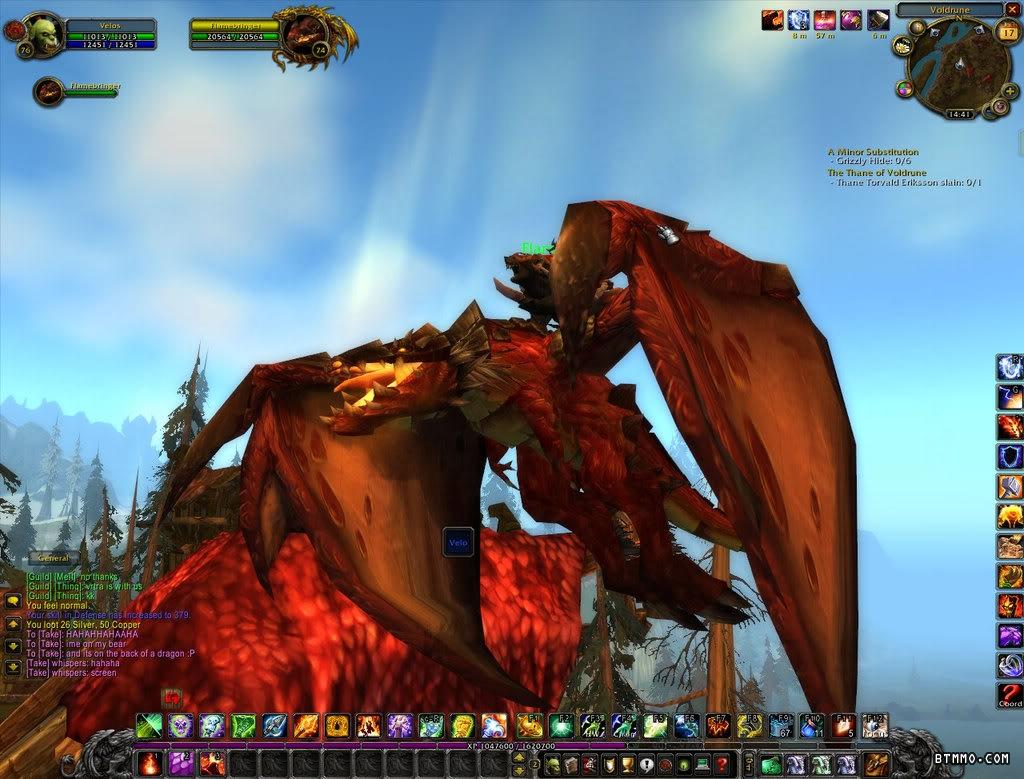Open the red question mark help menu
1024x779 pixels.
721,764
